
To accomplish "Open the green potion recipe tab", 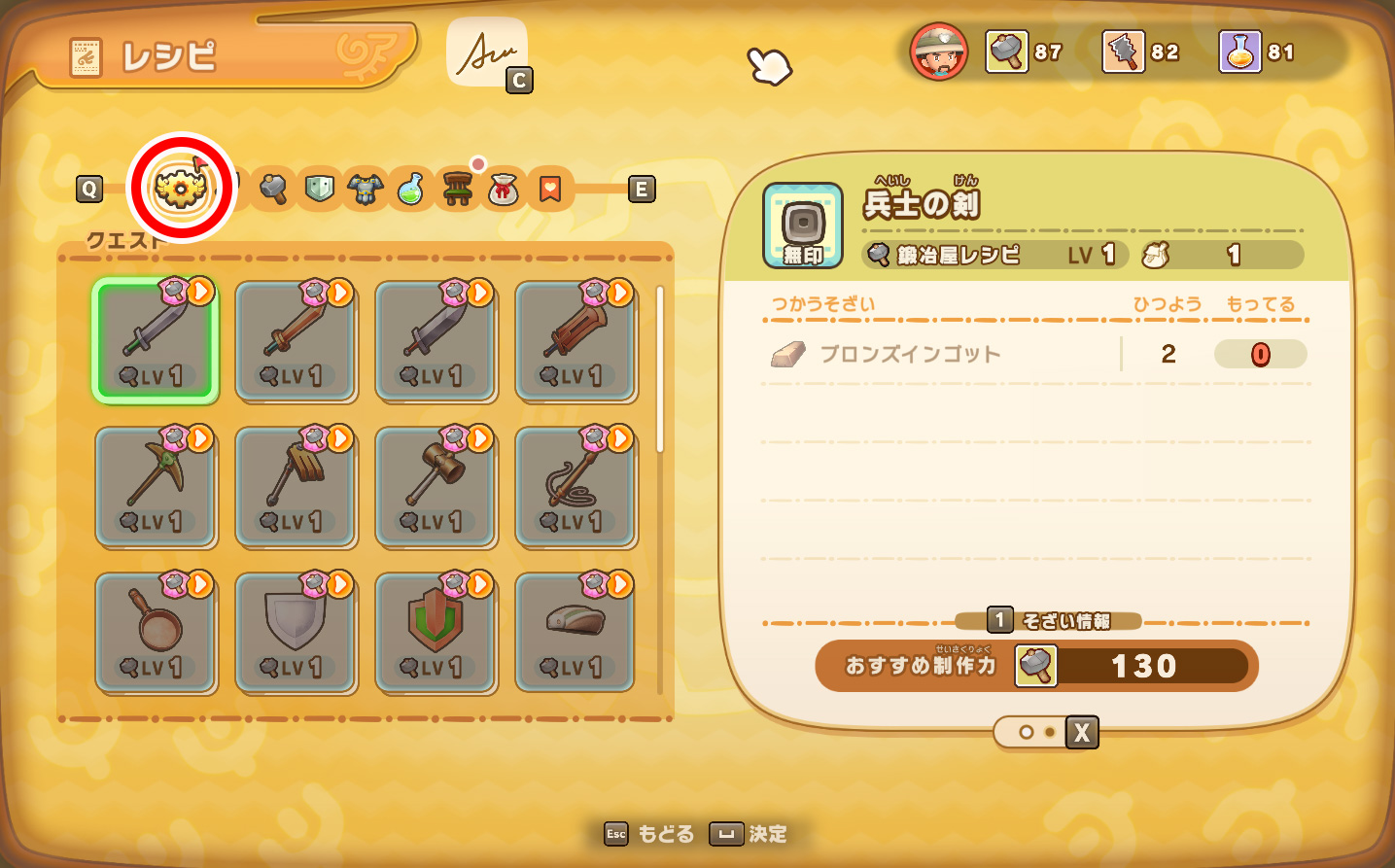I will 410,189.
